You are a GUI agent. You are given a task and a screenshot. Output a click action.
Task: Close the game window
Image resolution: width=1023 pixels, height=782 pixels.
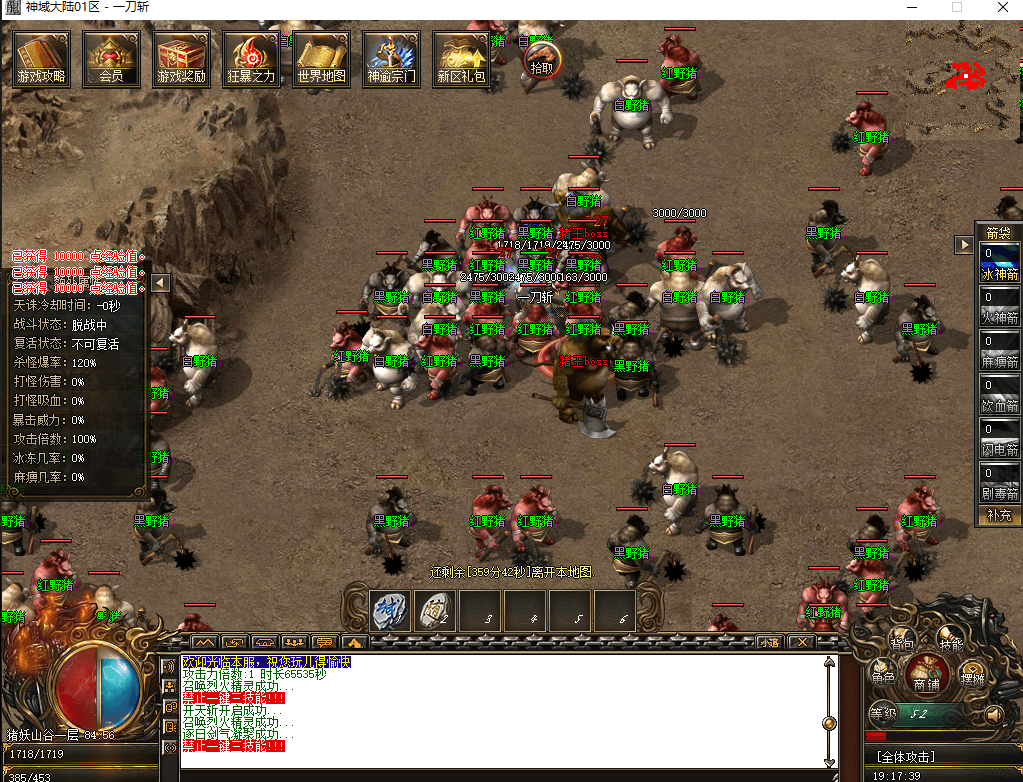1002,8
